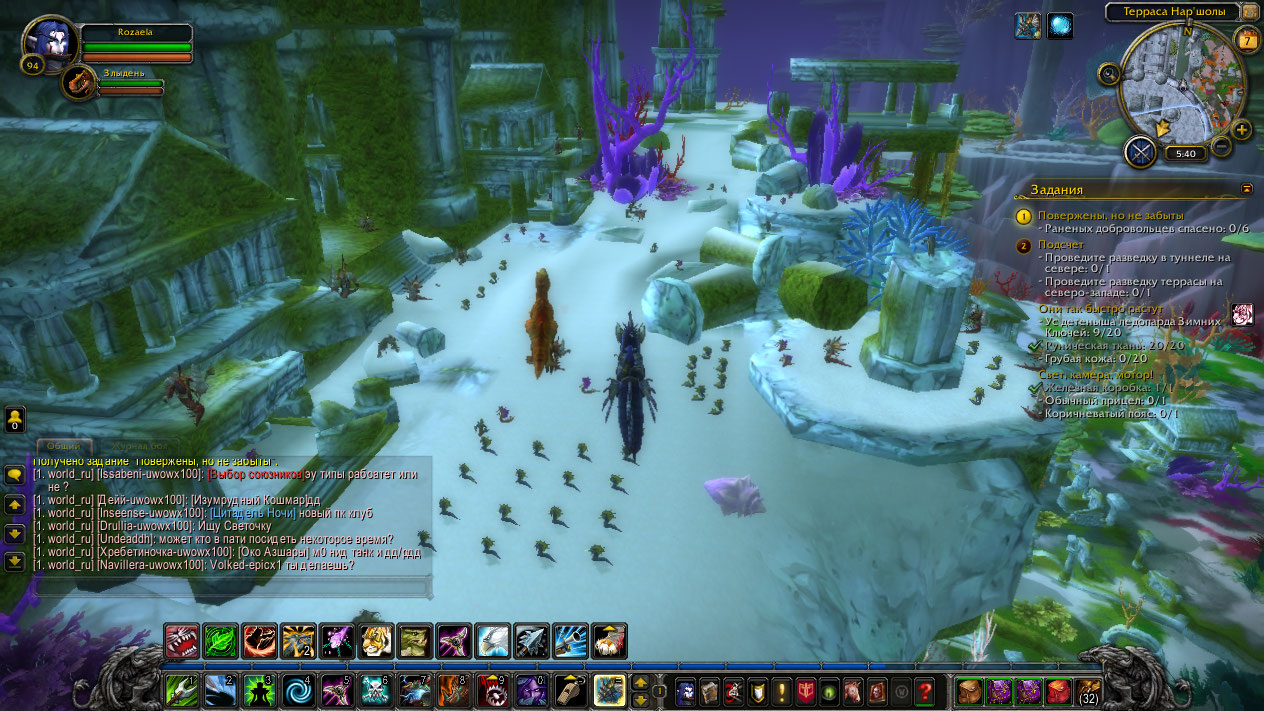Image resolution: width=1264 pixels, height=711 pixels.
Task: Select quest "Повержены, но не забыты"
Action: click(1110, 215)
